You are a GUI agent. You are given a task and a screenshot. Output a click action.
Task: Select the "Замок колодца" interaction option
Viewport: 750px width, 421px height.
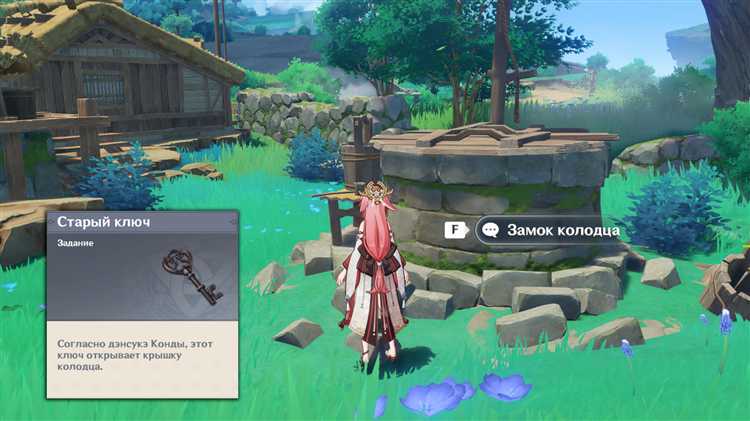click(x=551, y=230)
